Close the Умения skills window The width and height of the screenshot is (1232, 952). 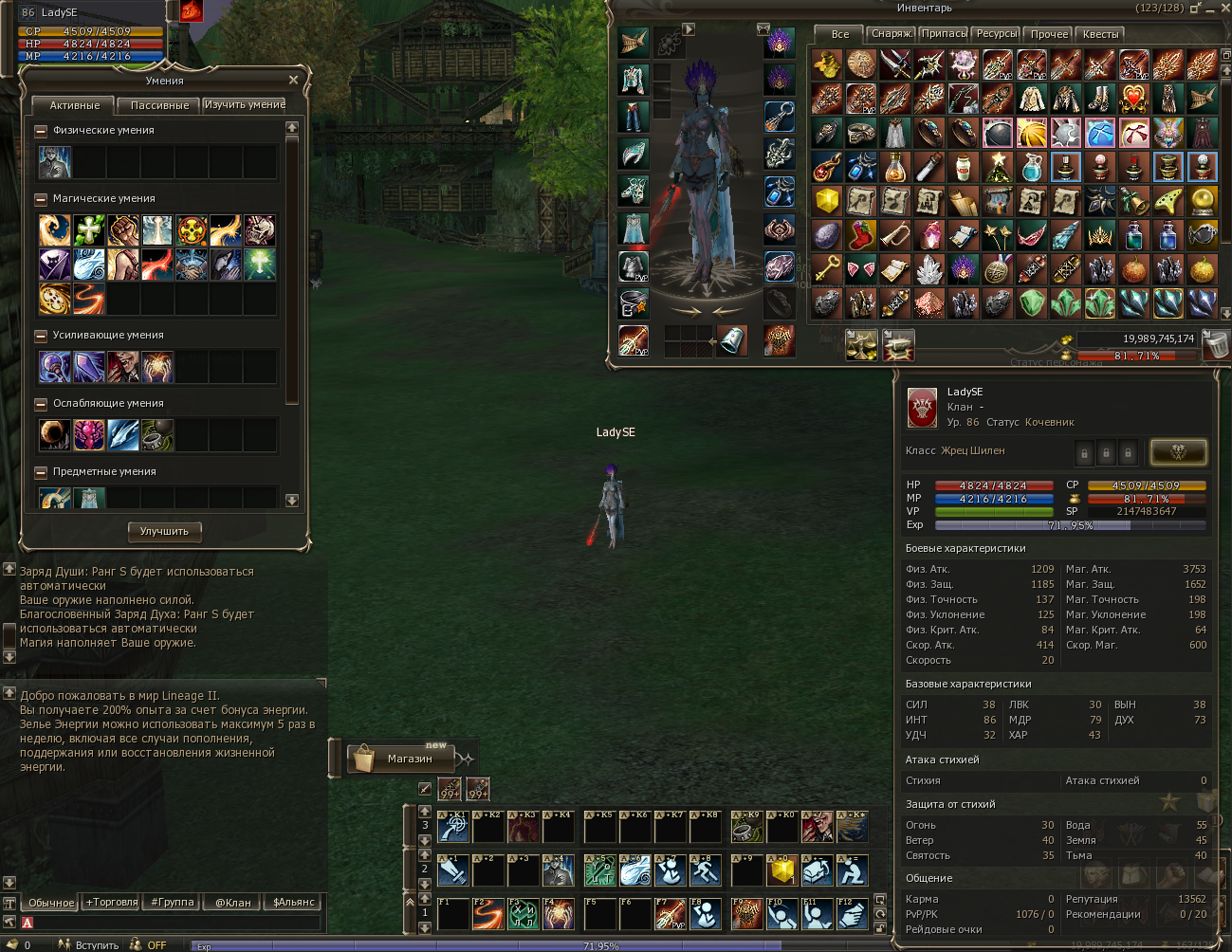293,81
